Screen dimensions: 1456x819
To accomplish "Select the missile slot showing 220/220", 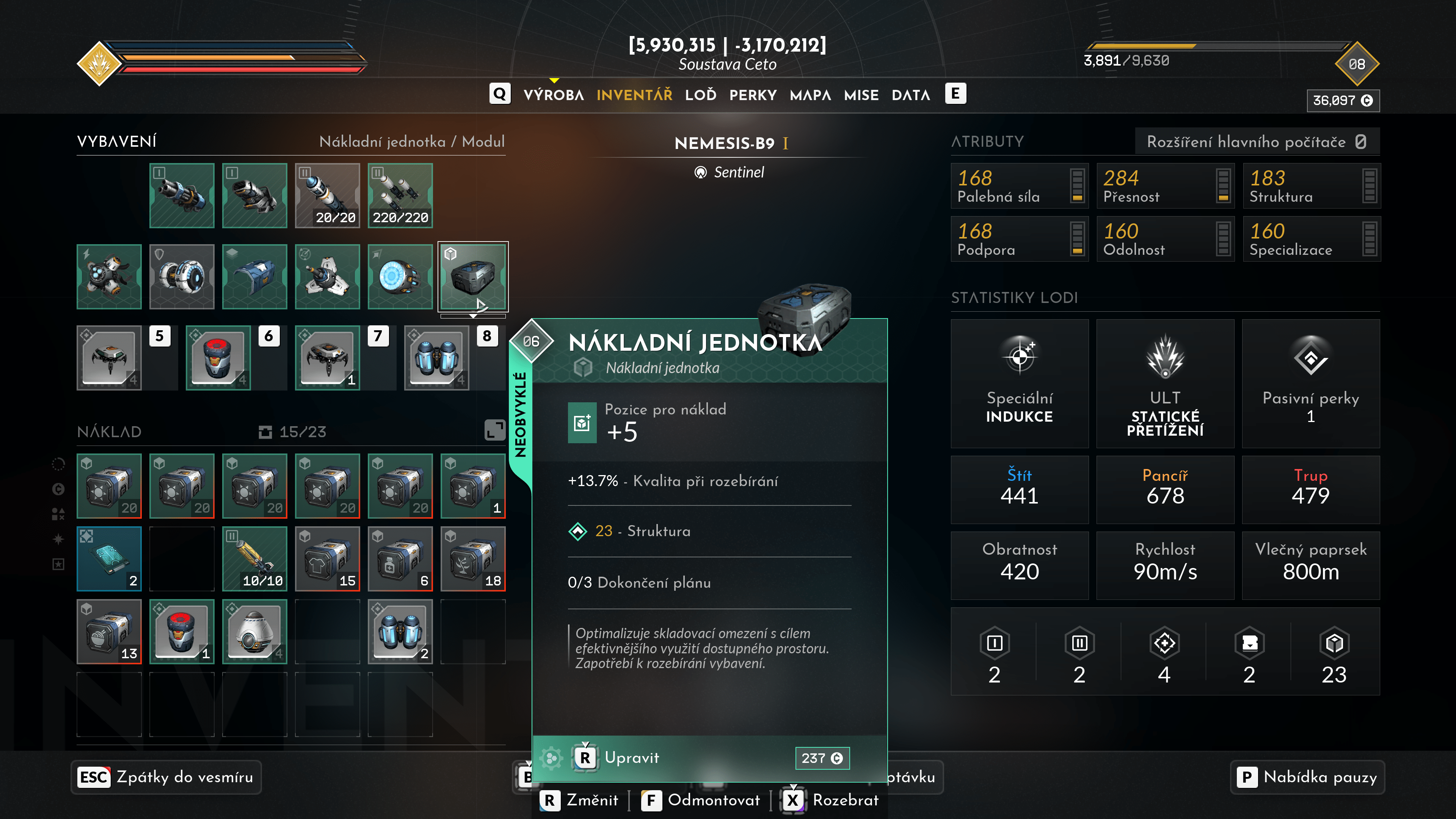I will coord(400,196).
